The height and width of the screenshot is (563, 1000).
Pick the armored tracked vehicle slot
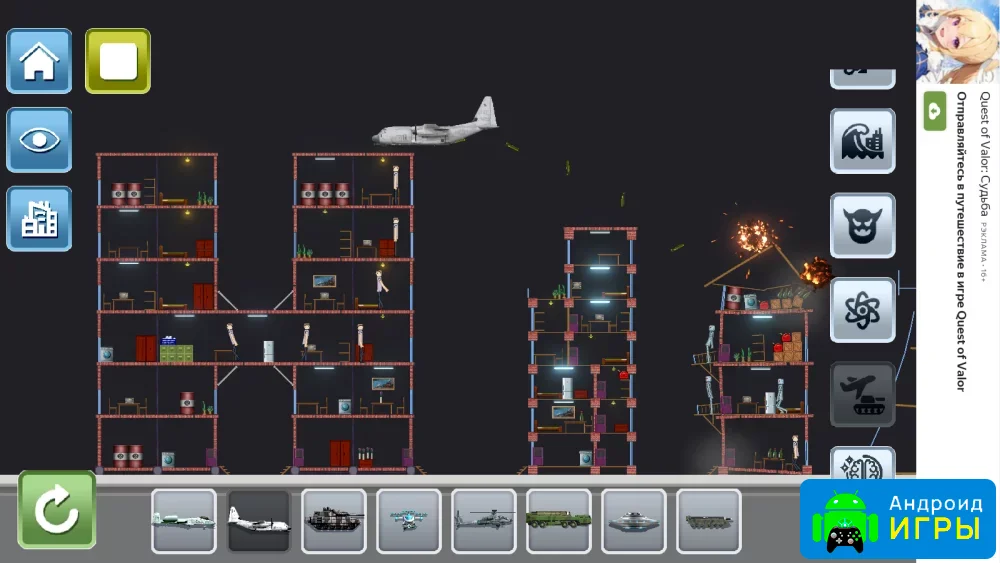(x=709, y=521)
